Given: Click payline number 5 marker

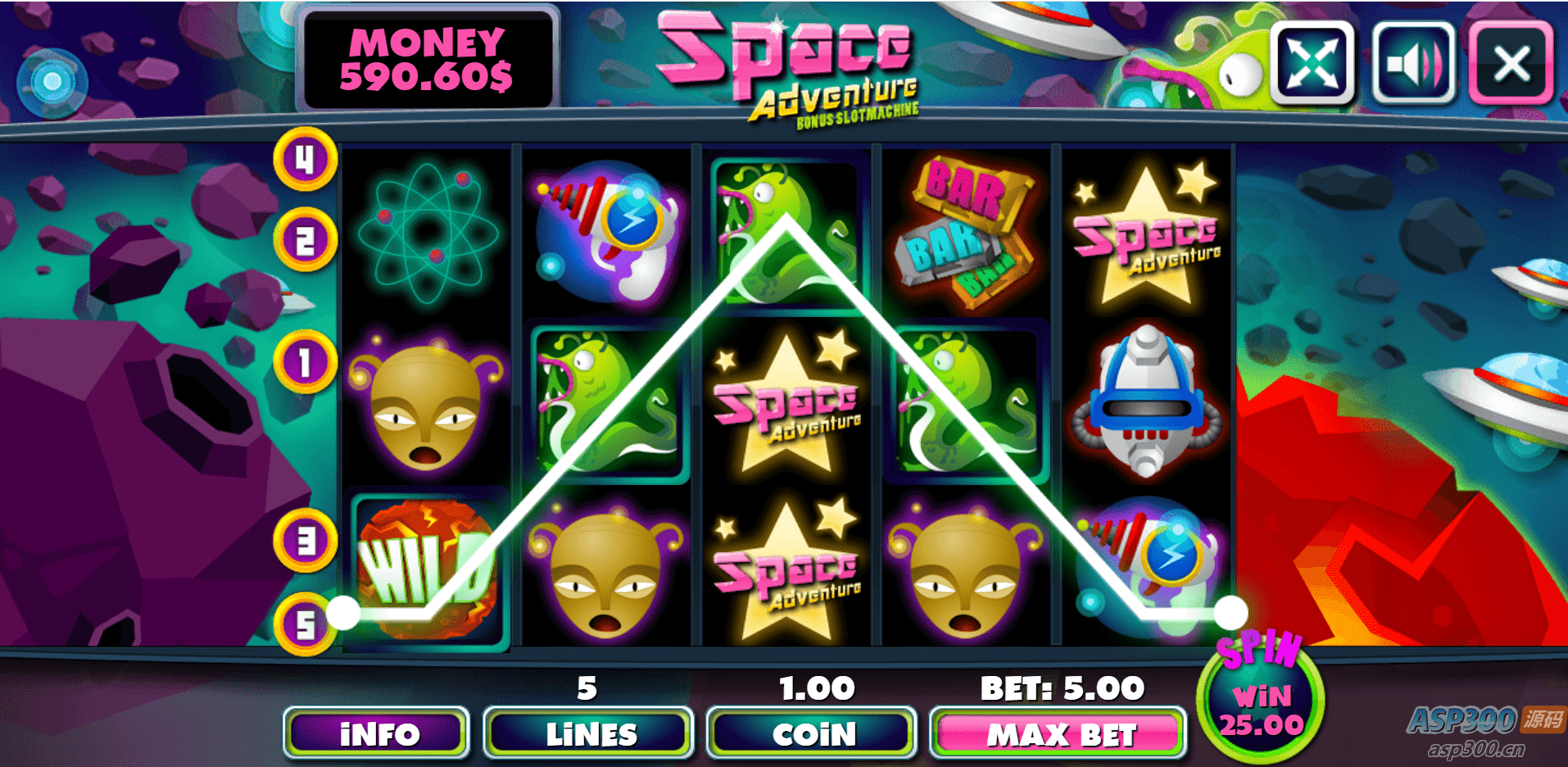Looking at the screenshot, I should 305,624.
